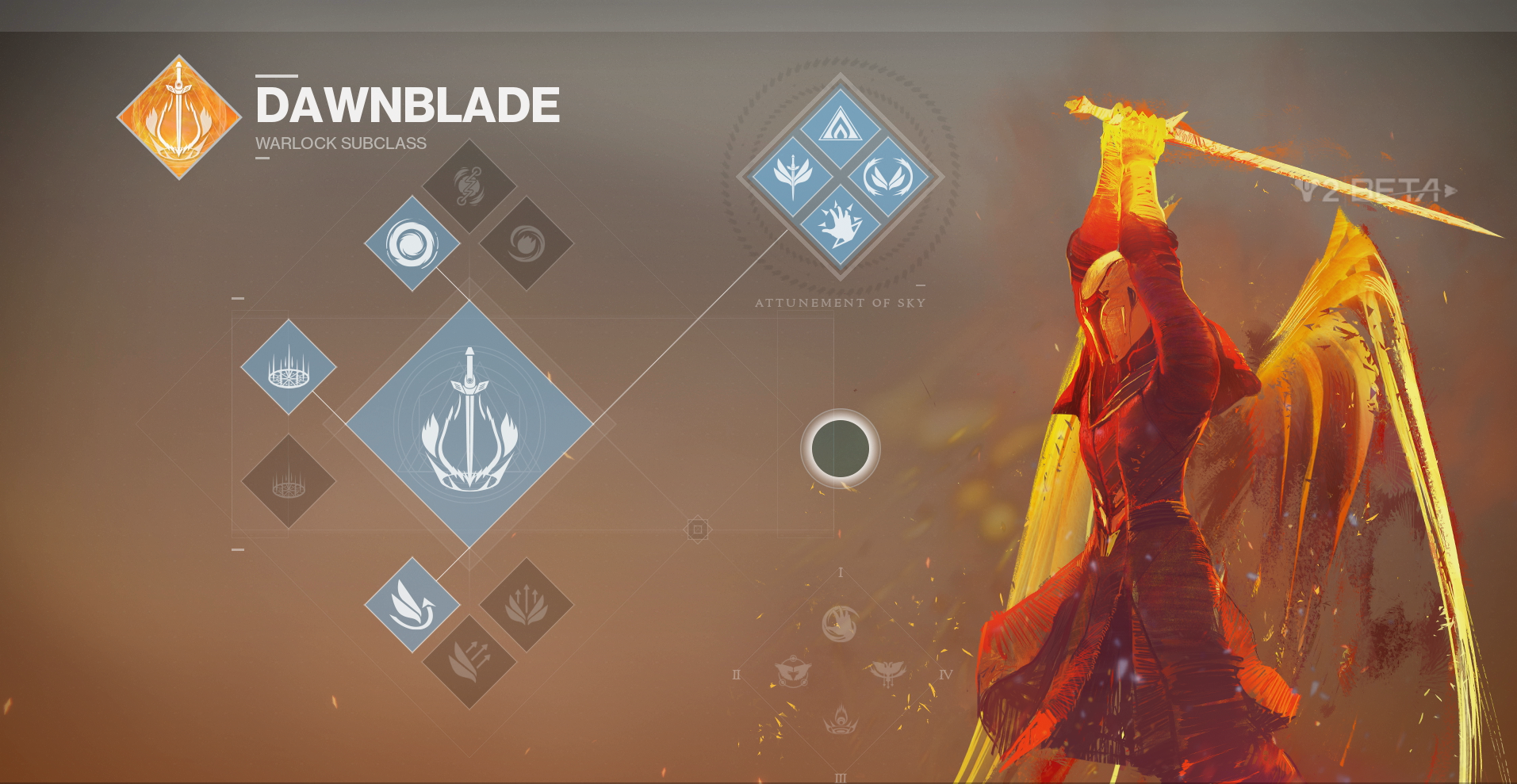Select the faded phoenix perk beside numeral IV
The height and width of the screenshot is (784, 1517).
point(887,674)
